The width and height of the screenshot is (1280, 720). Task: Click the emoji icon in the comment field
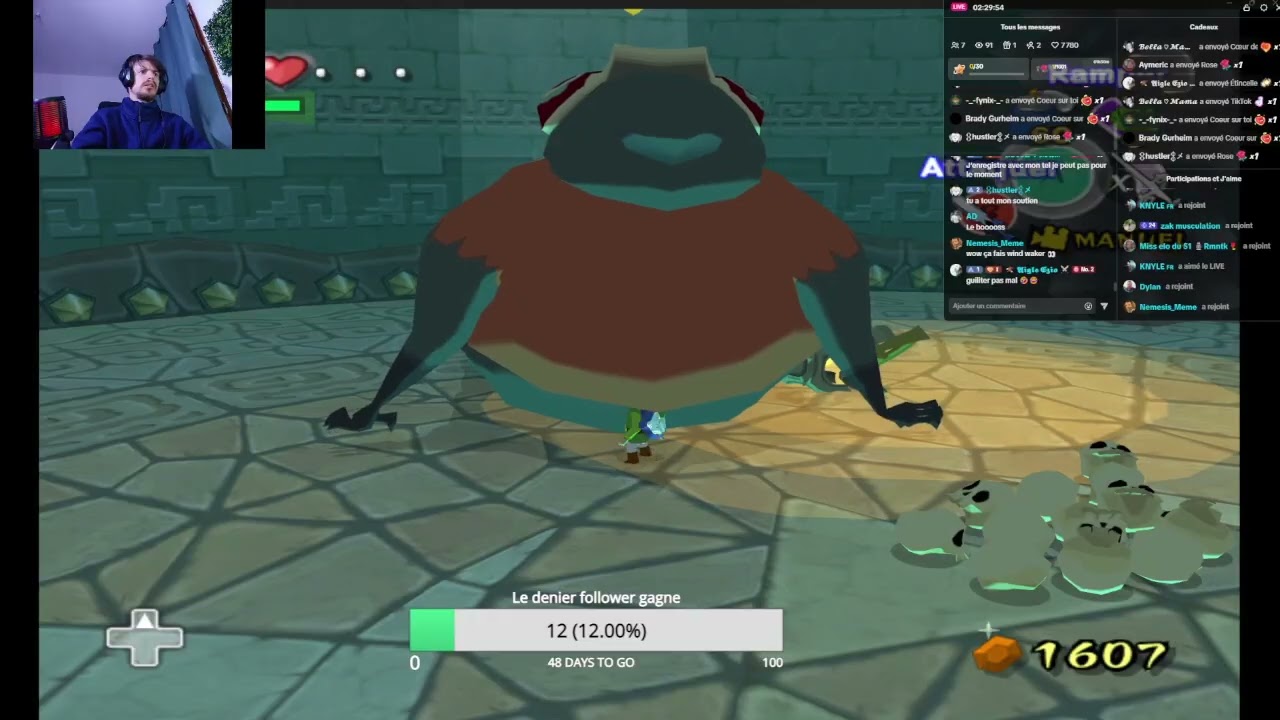click(1088, 306)
